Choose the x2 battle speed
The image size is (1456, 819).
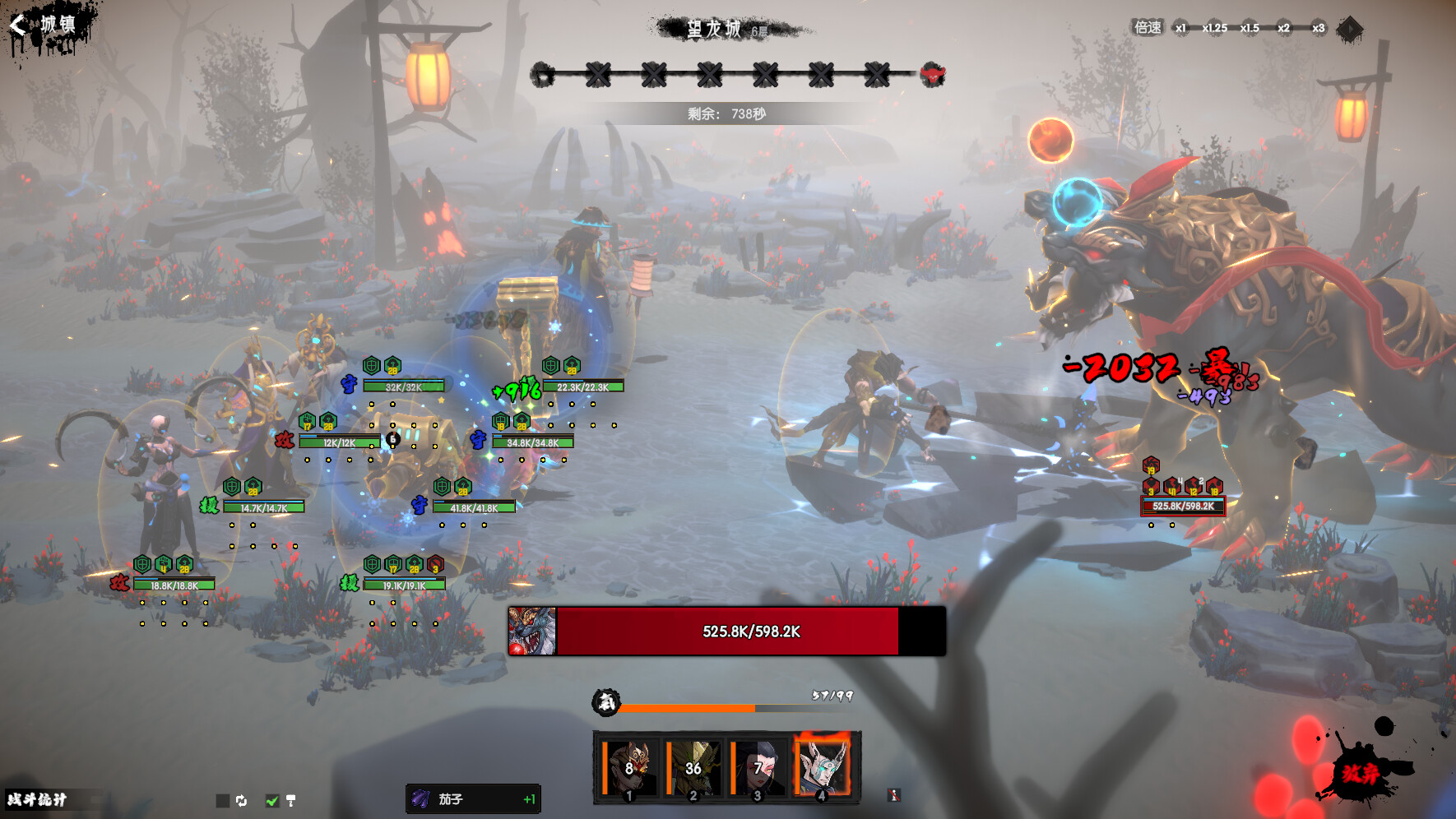[1283, 28]
